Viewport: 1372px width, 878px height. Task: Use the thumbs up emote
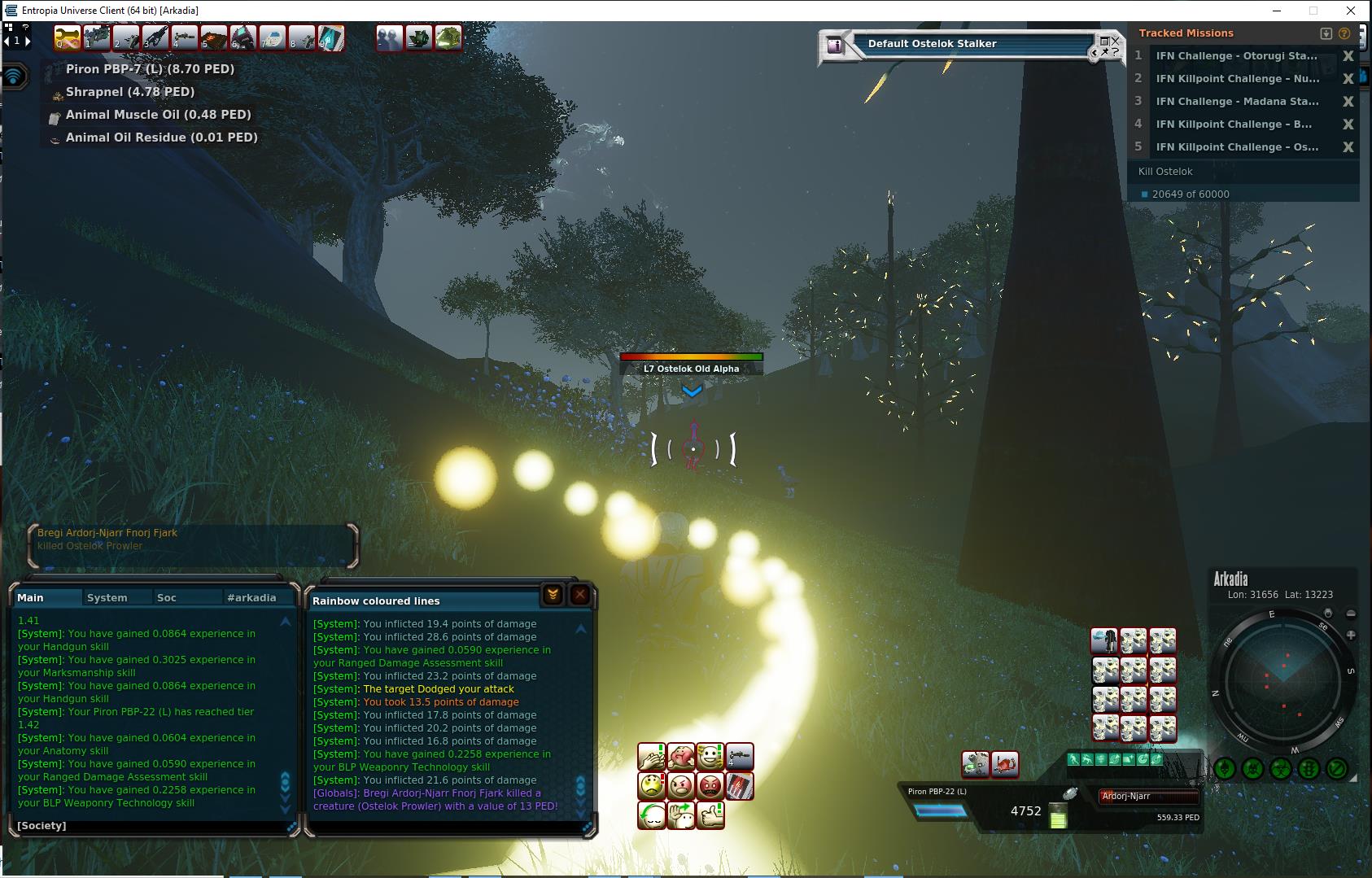[710, 815]
